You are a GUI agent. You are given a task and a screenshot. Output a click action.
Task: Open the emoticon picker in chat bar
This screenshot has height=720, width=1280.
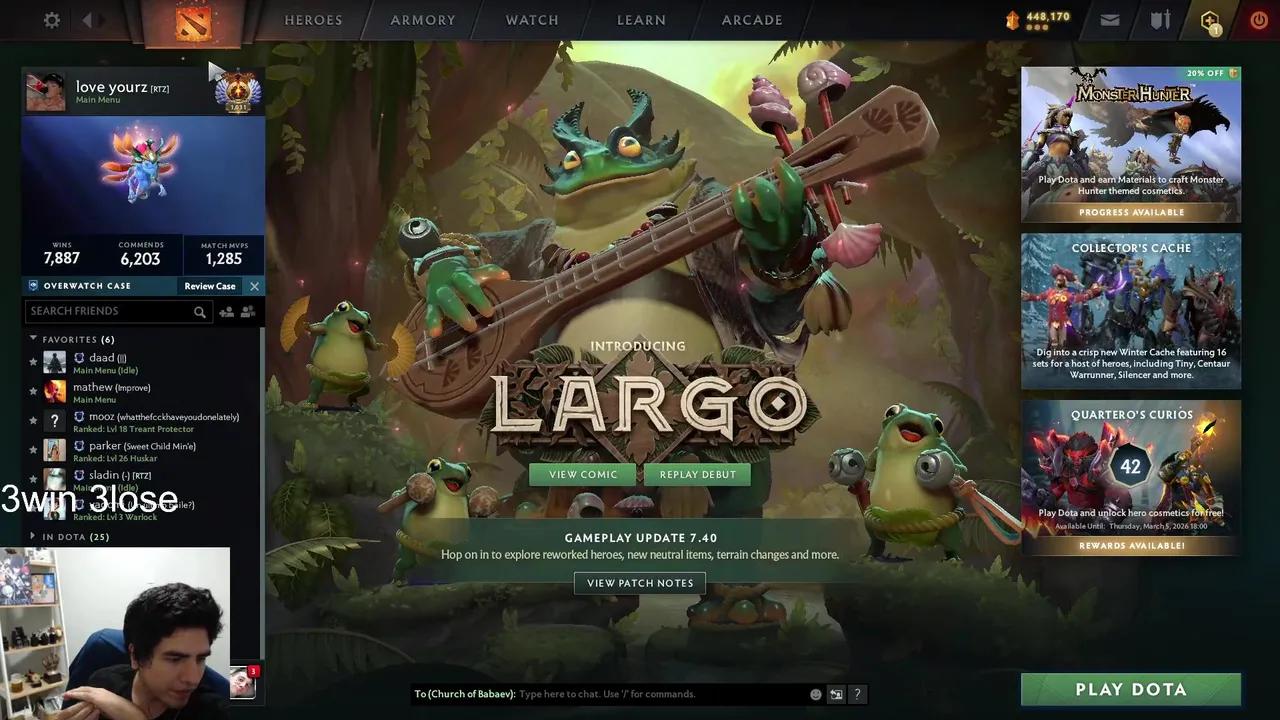pyautogui.click(x=815, y=693)
